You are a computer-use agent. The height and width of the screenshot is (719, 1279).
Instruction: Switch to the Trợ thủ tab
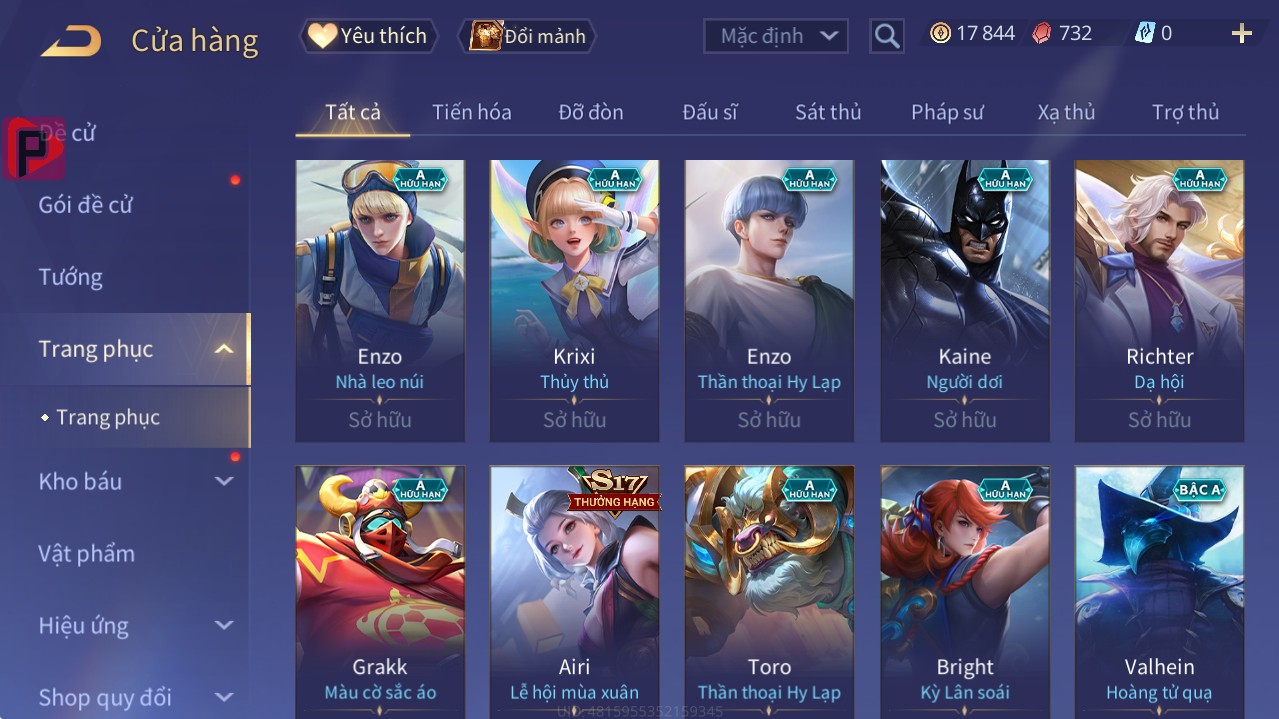pyautogui.click(x=1185, y=112)
